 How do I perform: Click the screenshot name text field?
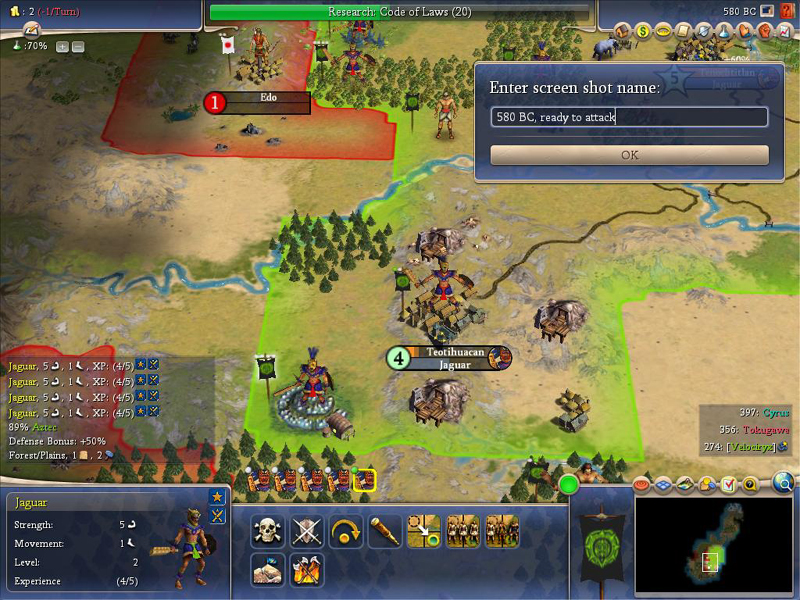tap(629, 117)
